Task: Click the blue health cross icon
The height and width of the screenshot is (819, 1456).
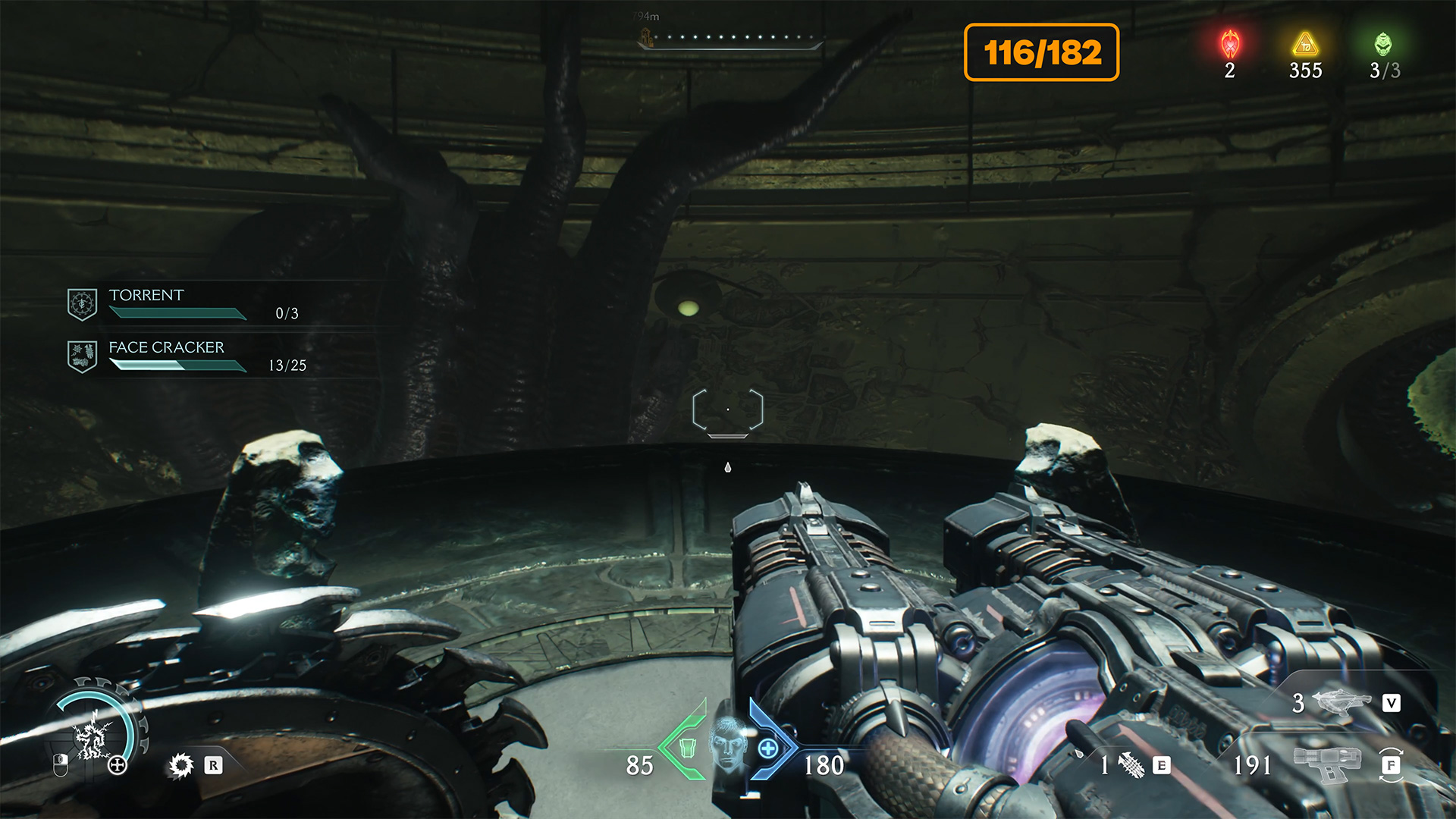Action: 768,749
